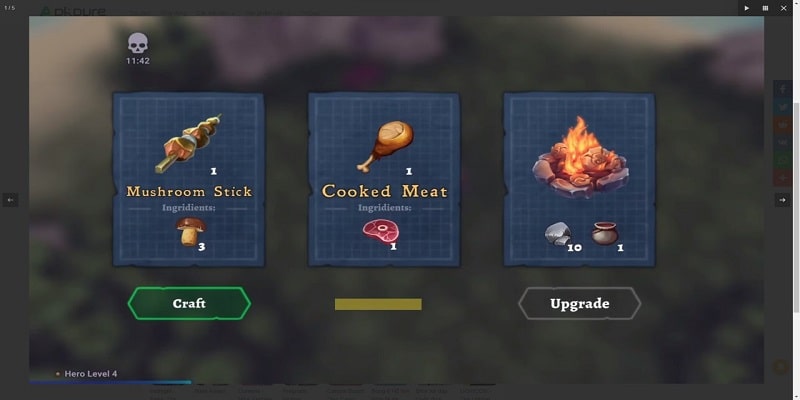
Task: Select the Mushroom Stick recipe card
Action: pyautogui.click(x=189, y=180)
